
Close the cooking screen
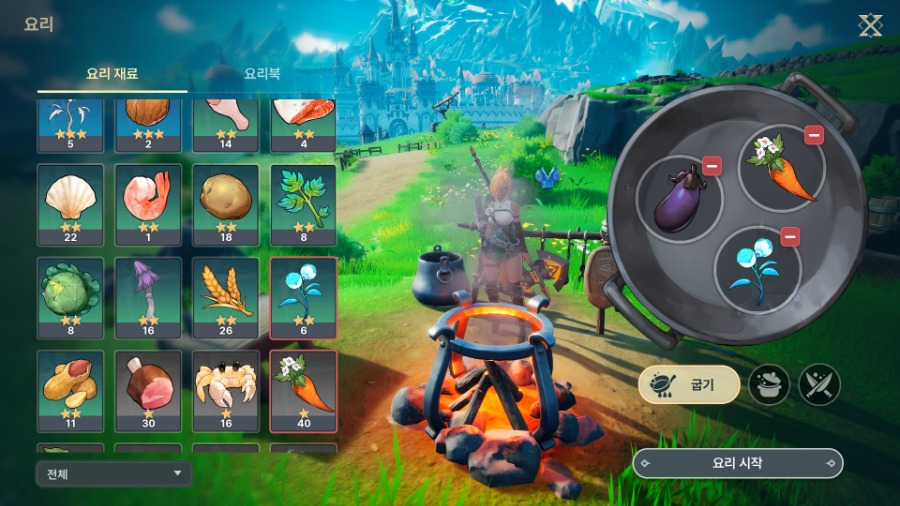870,25
